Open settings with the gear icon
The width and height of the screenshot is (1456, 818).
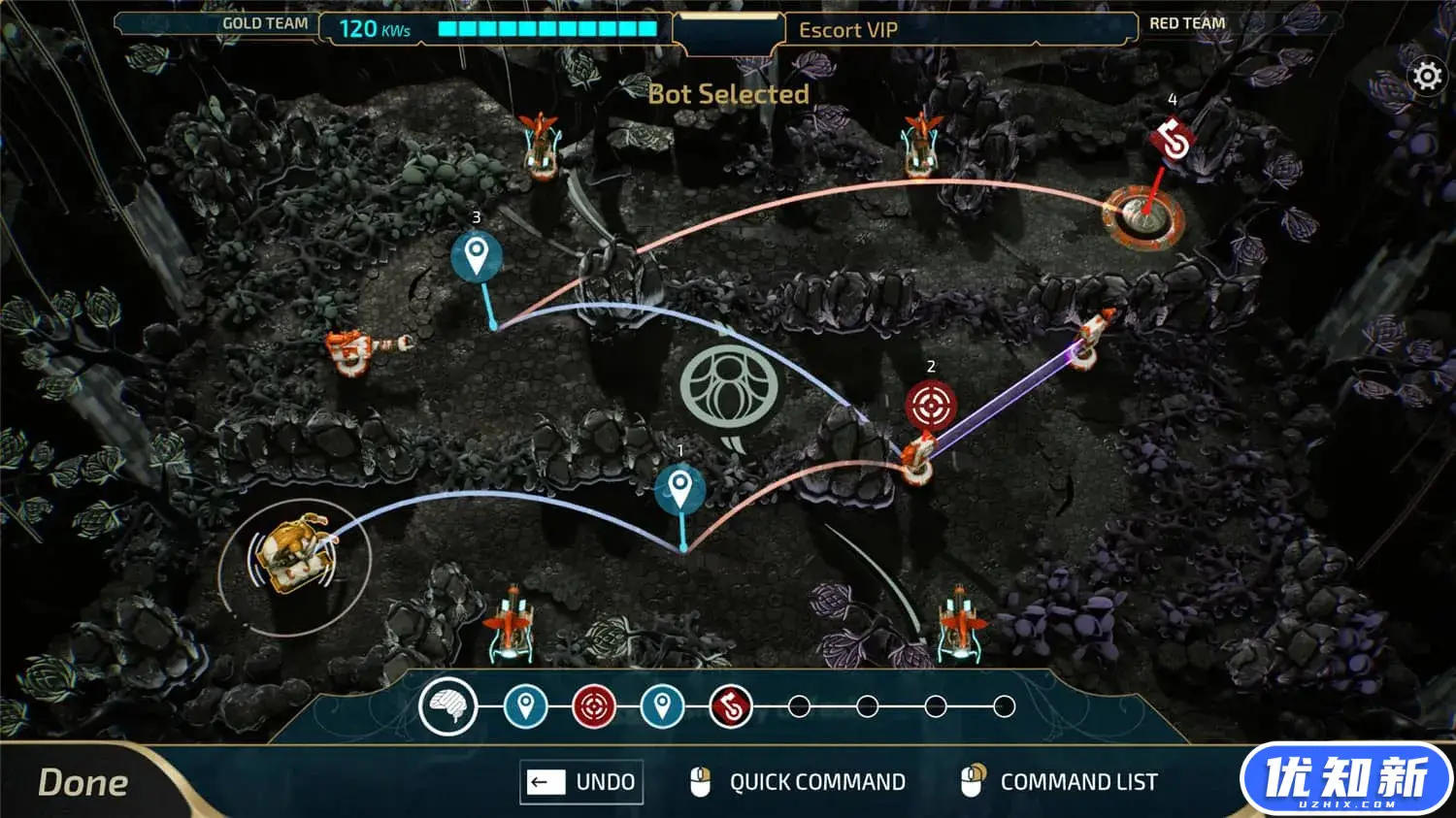tap(1427, 76)
